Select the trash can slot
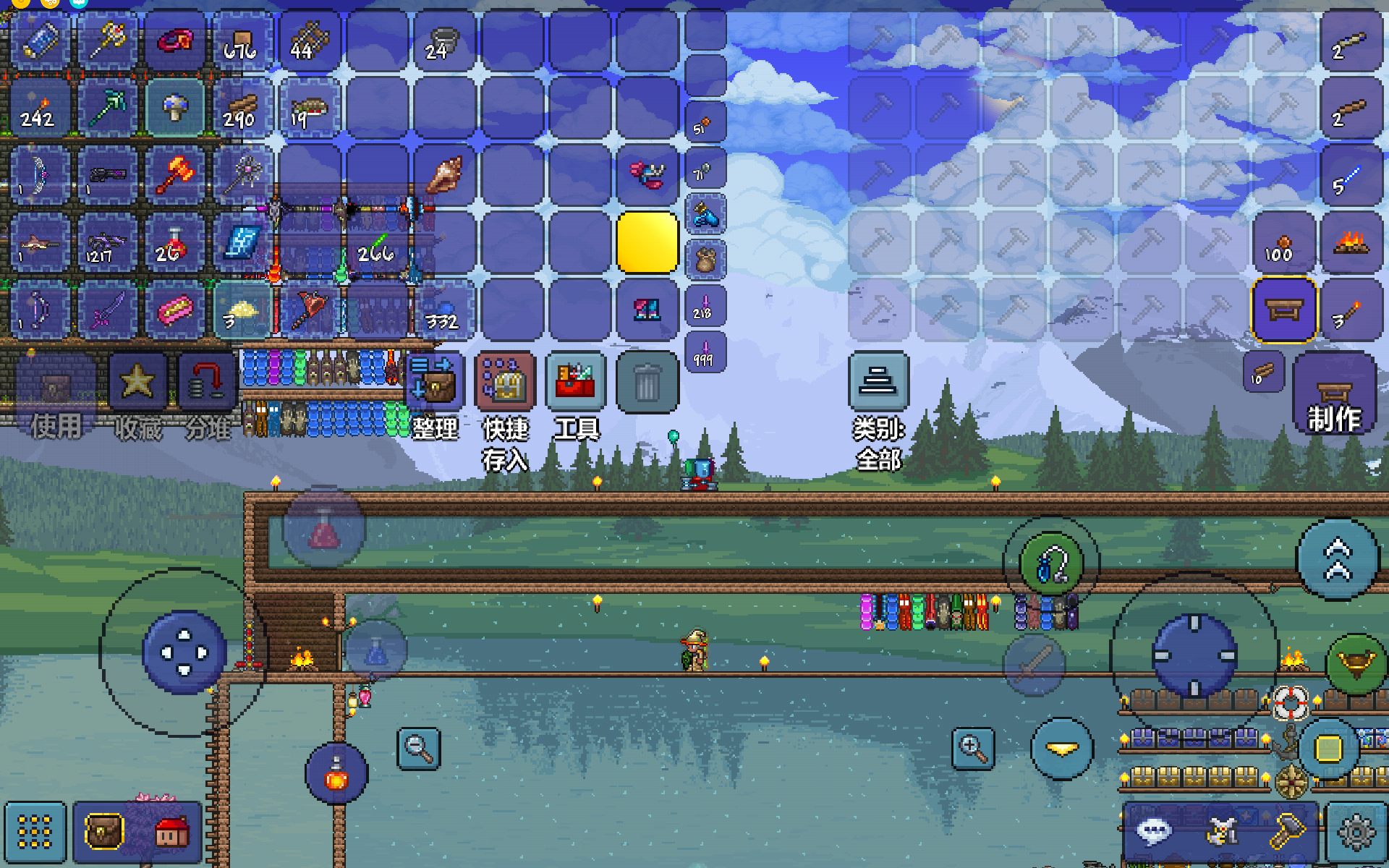Viewport: 1389px width, 868px height. pos(647,382)
